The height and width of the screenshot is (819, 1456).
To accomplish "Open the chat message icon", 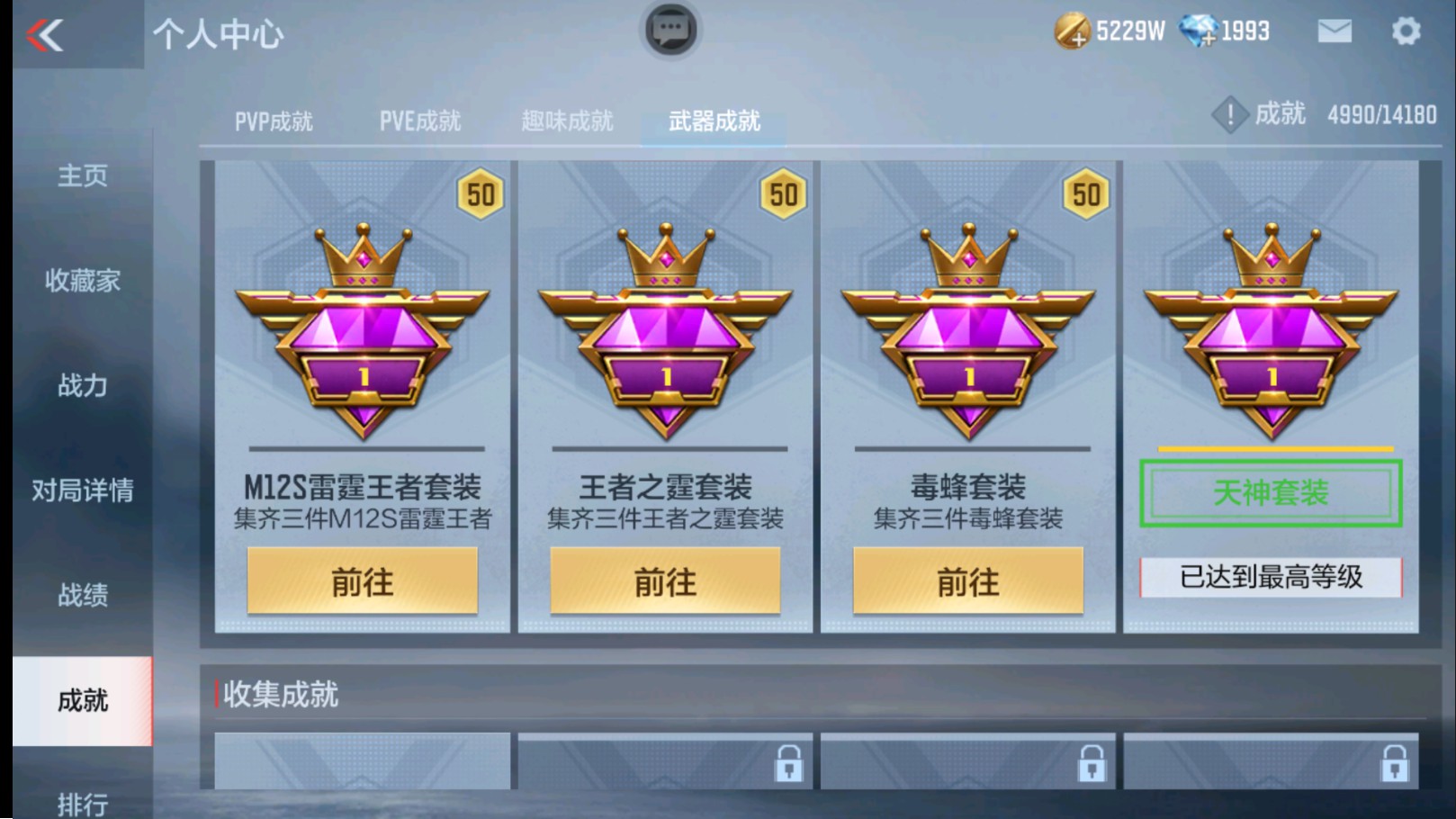I will (670, 29).
